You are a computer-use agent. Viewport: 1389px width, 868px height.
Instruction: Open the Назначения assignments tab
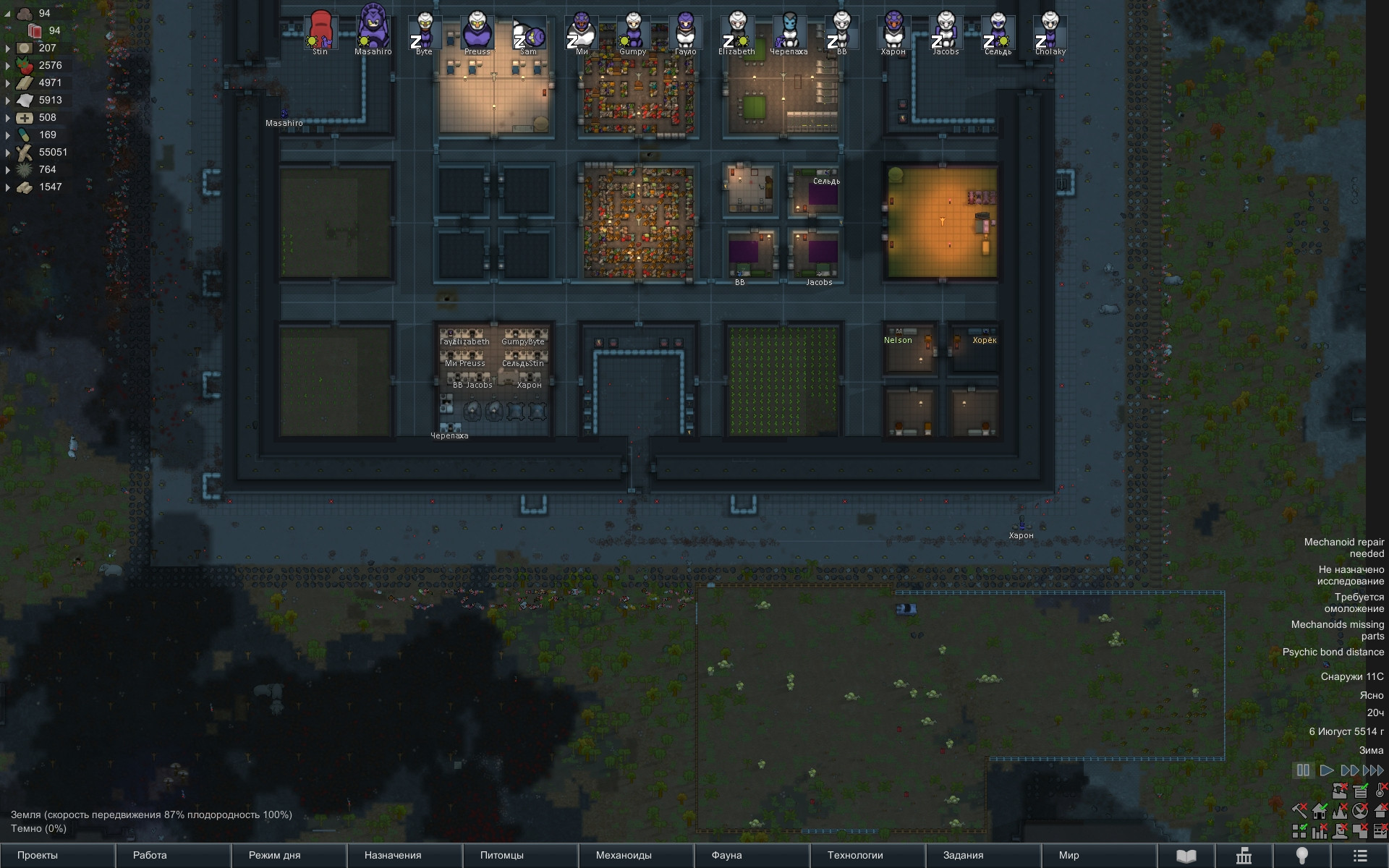[x=392, y=855]
